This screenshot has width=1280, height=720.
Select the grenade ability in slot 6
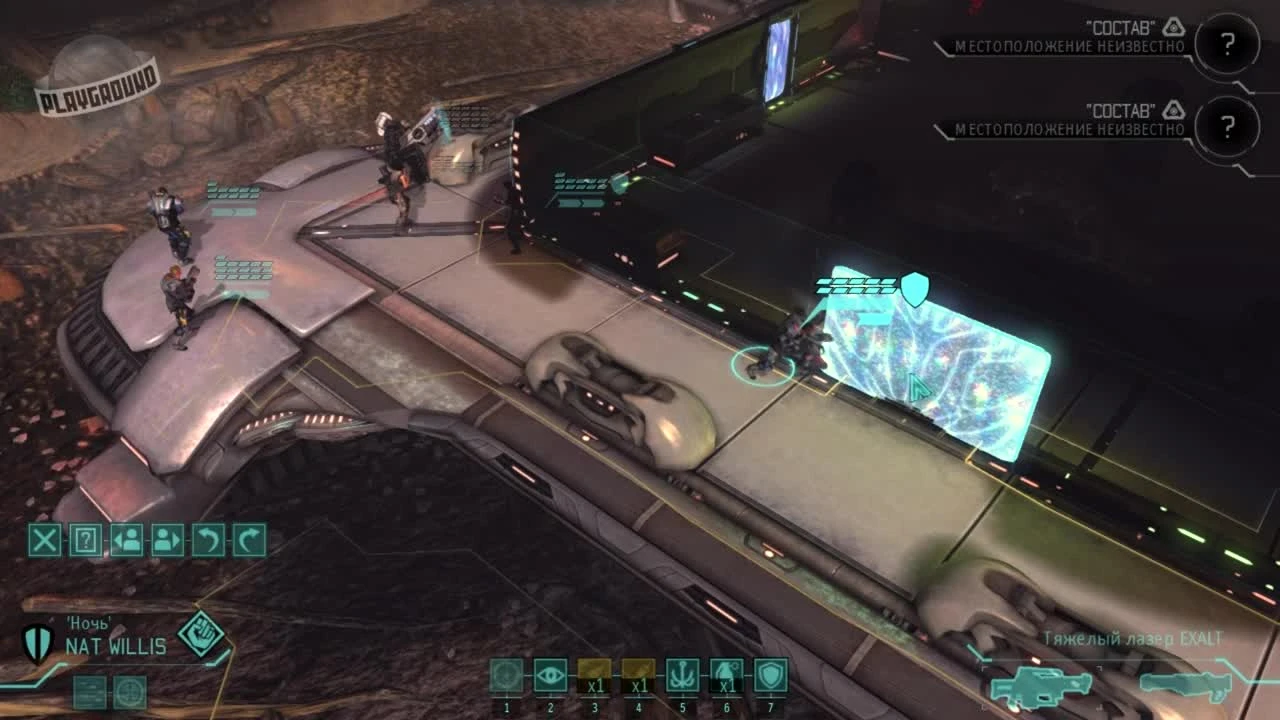click(727, 676)
